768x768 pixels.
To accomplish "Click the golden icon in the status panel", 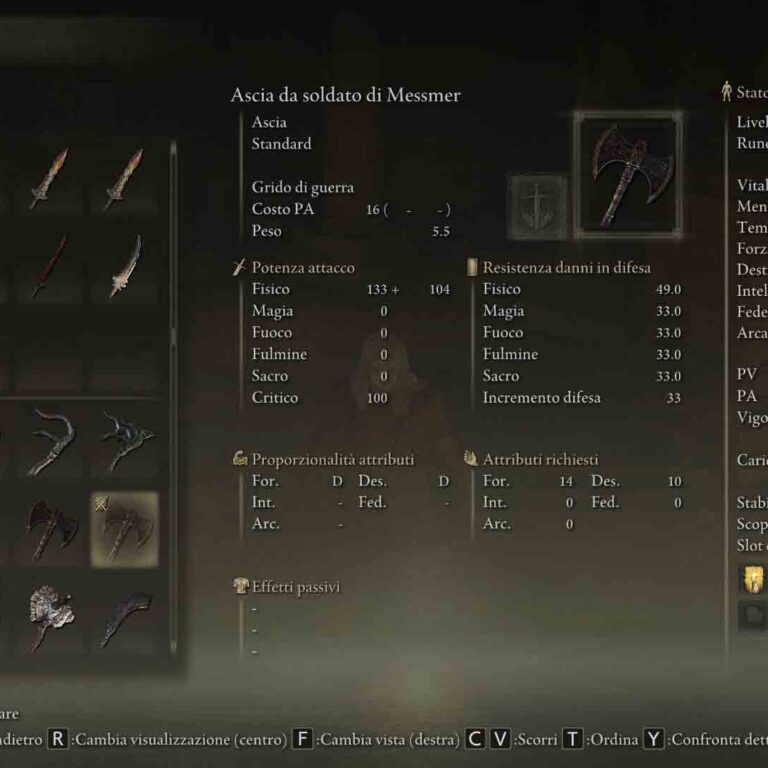I will click(751, 579).
